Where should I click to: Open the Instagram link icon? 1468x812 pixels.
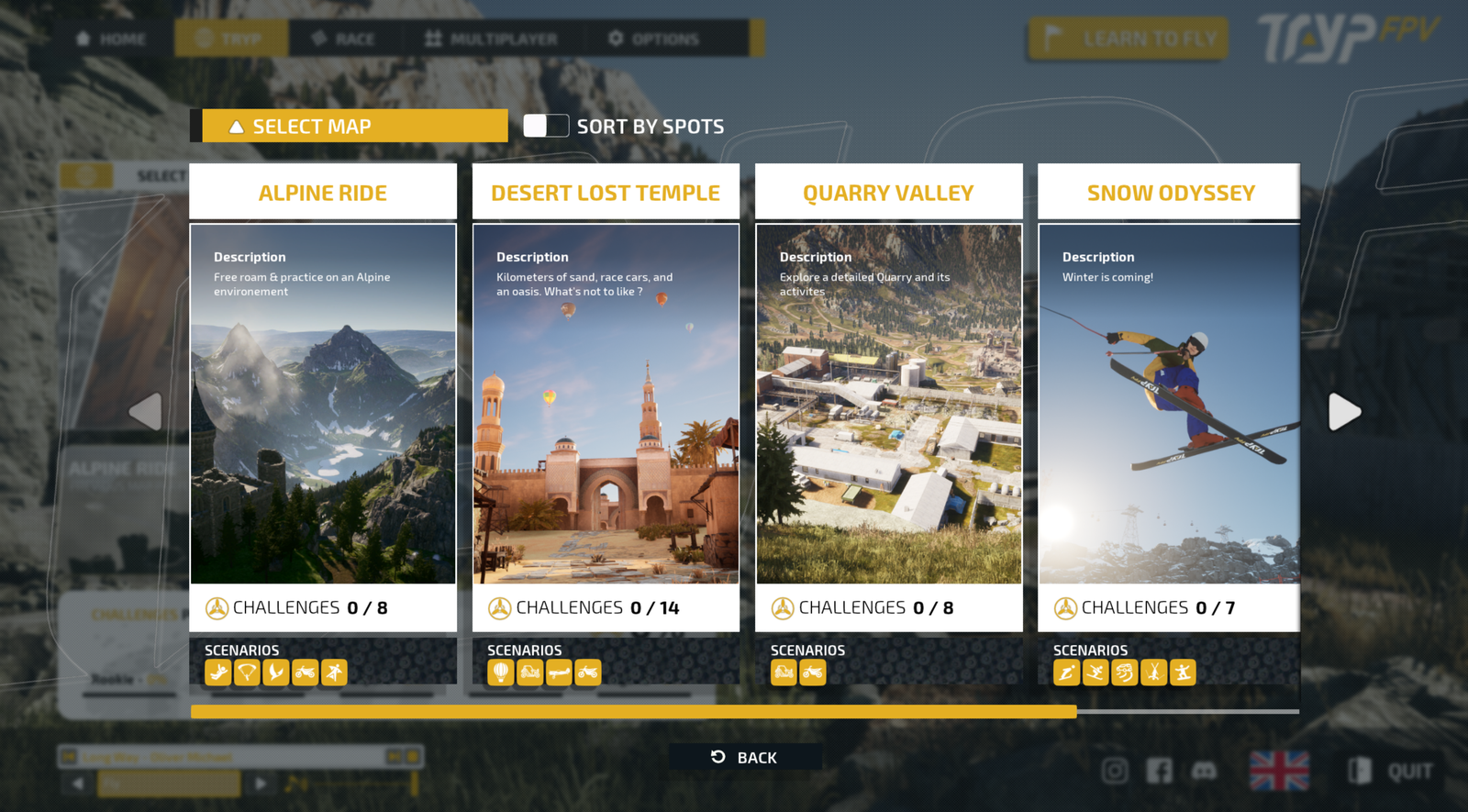coord(1115,771)
